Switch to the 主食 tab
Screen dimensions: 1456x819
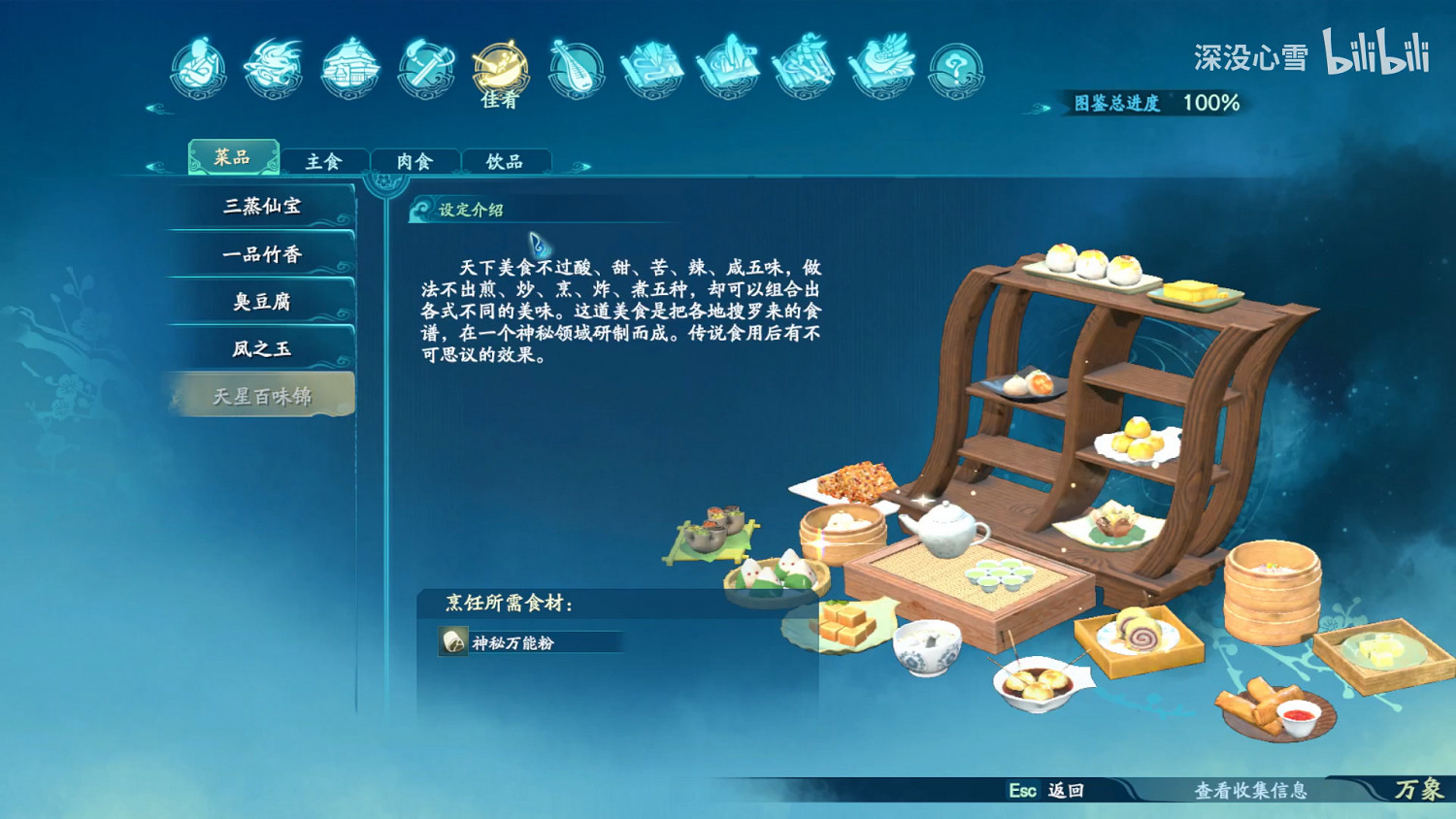[x=325, y=159]
